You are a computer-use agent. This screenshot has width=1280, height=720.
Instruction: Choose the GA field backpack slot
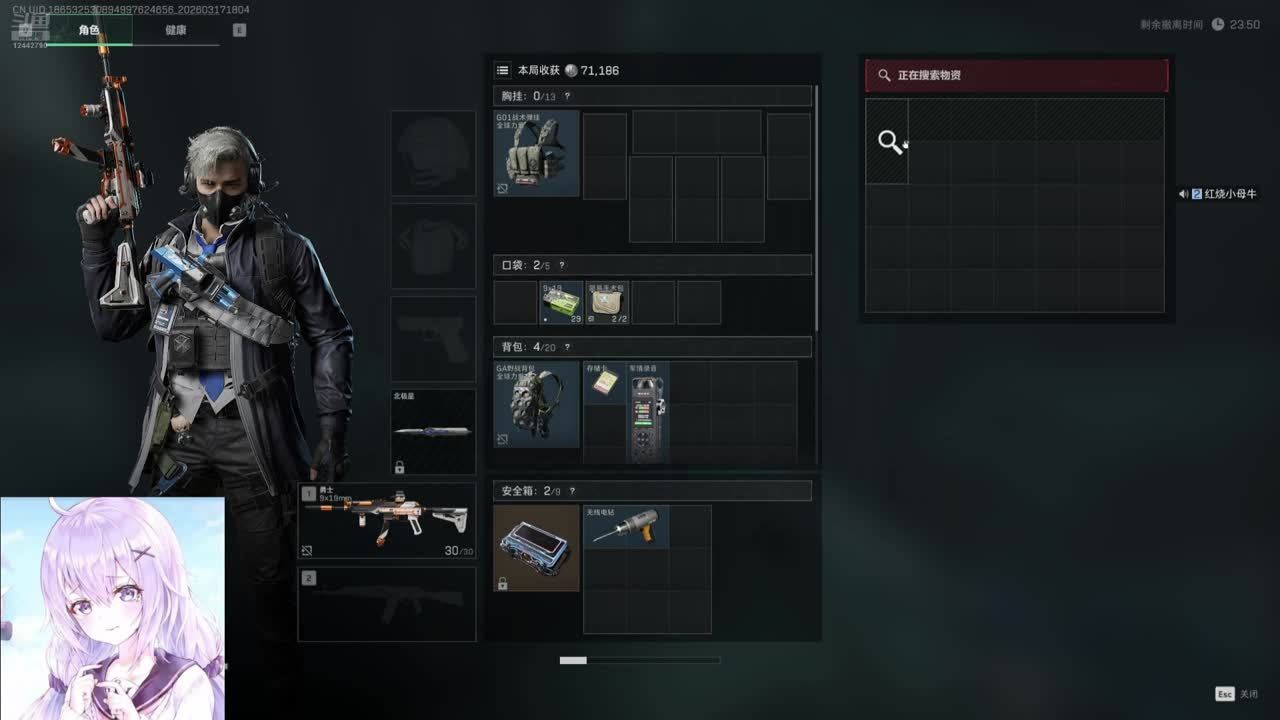(537, 404)
